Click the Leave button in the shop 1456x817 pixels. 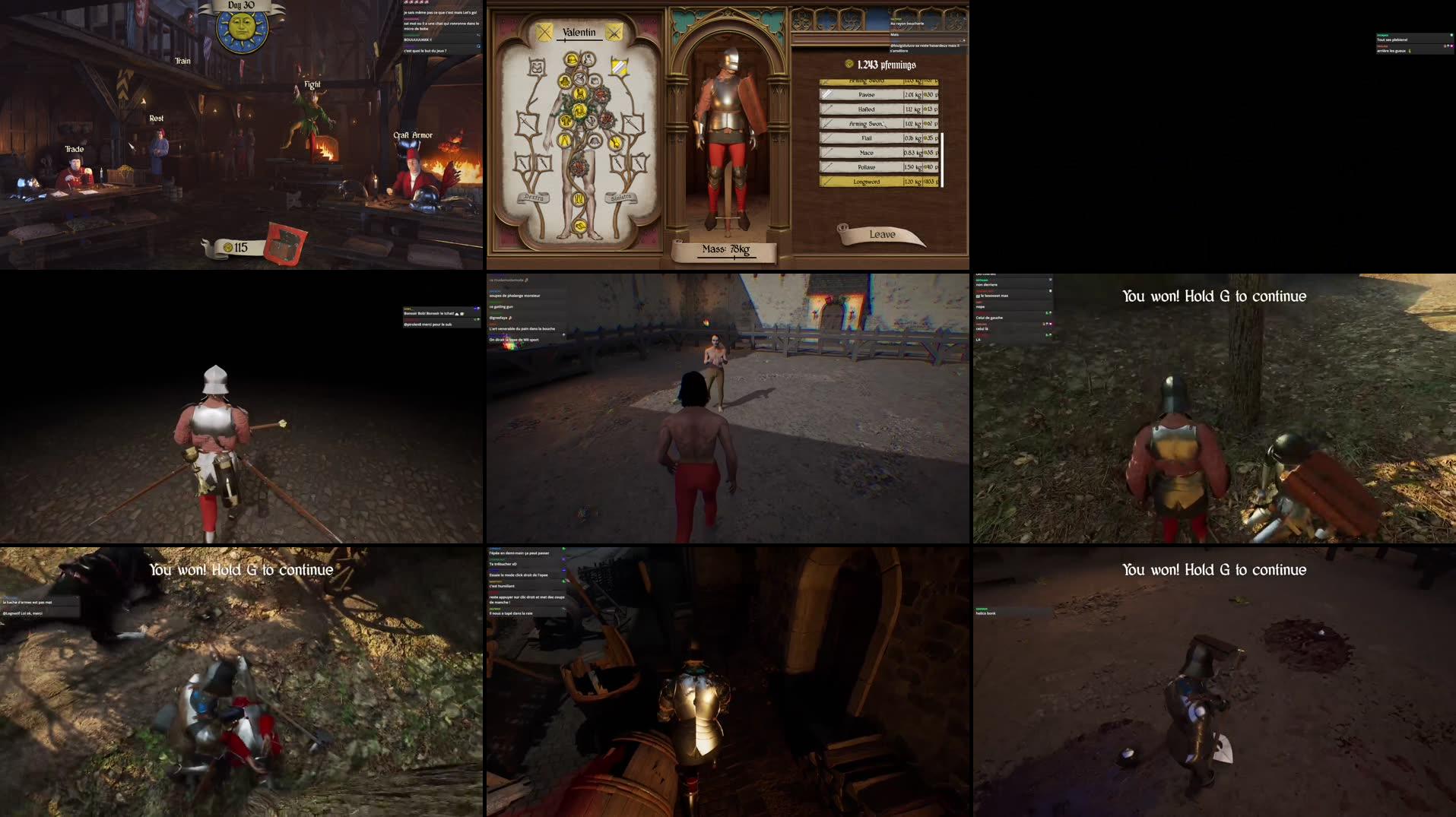click(x=882, y=233)
